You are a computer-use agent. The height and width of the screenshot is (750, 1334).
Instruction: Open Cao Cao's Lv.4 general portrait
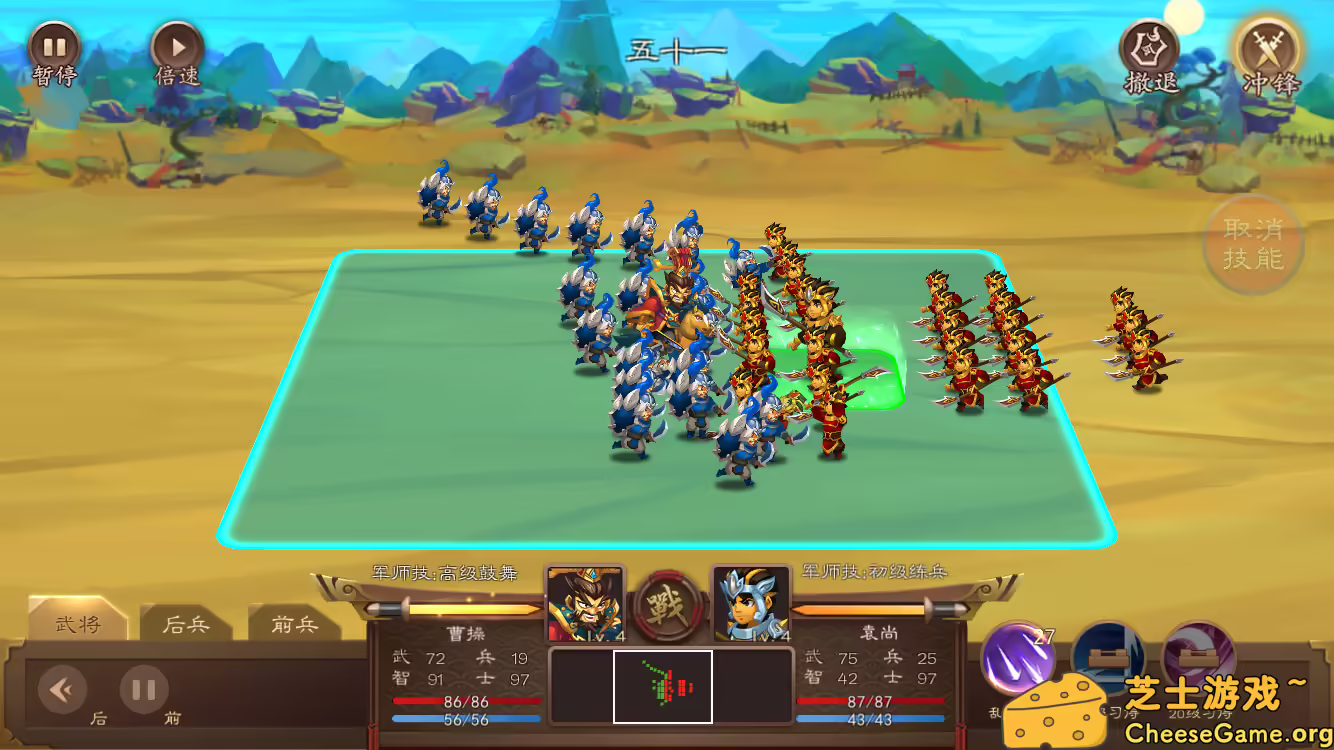pyautogui.click(x=583, y=602)
